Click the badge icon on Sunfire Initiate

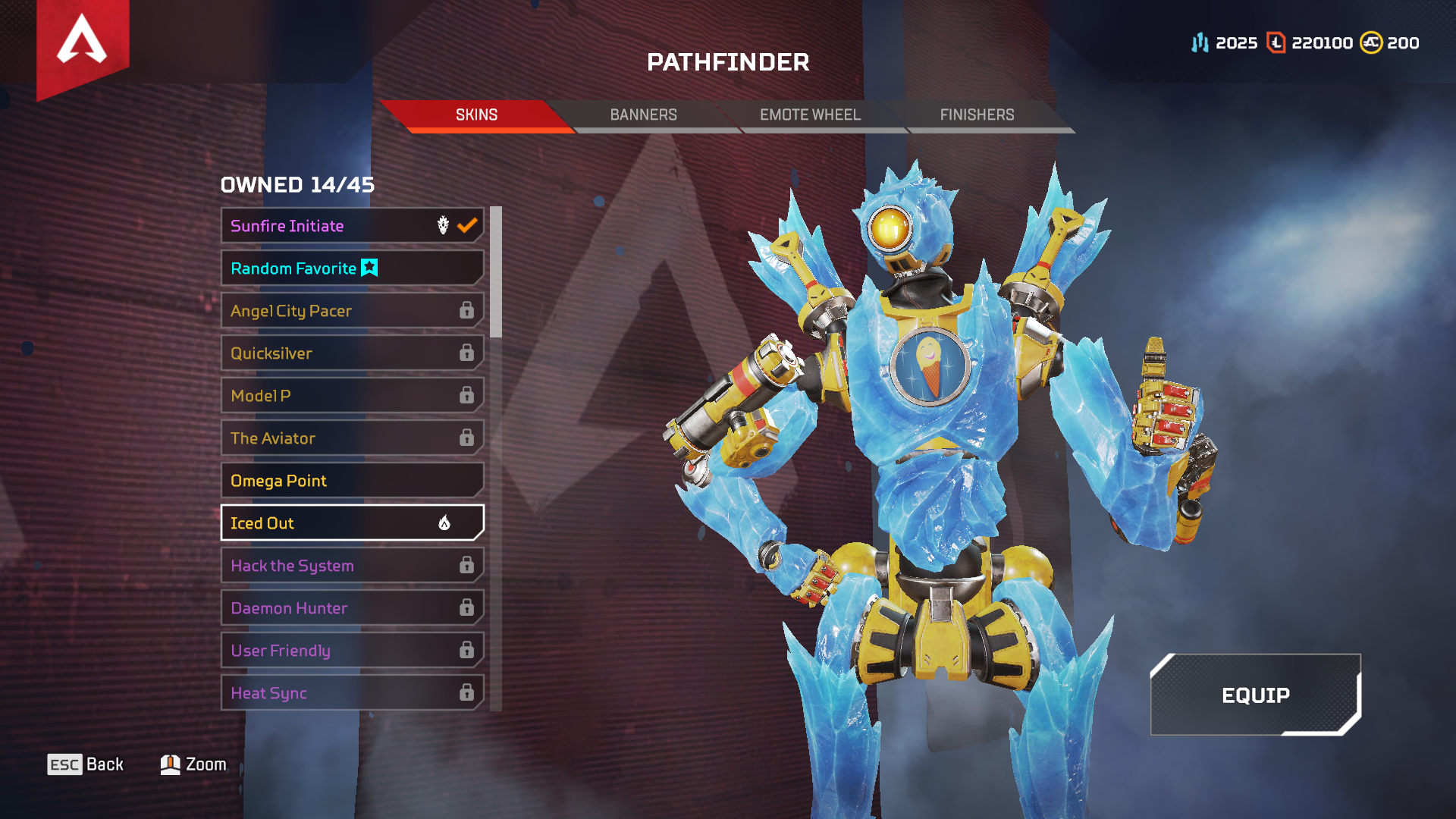click(442, 225)
